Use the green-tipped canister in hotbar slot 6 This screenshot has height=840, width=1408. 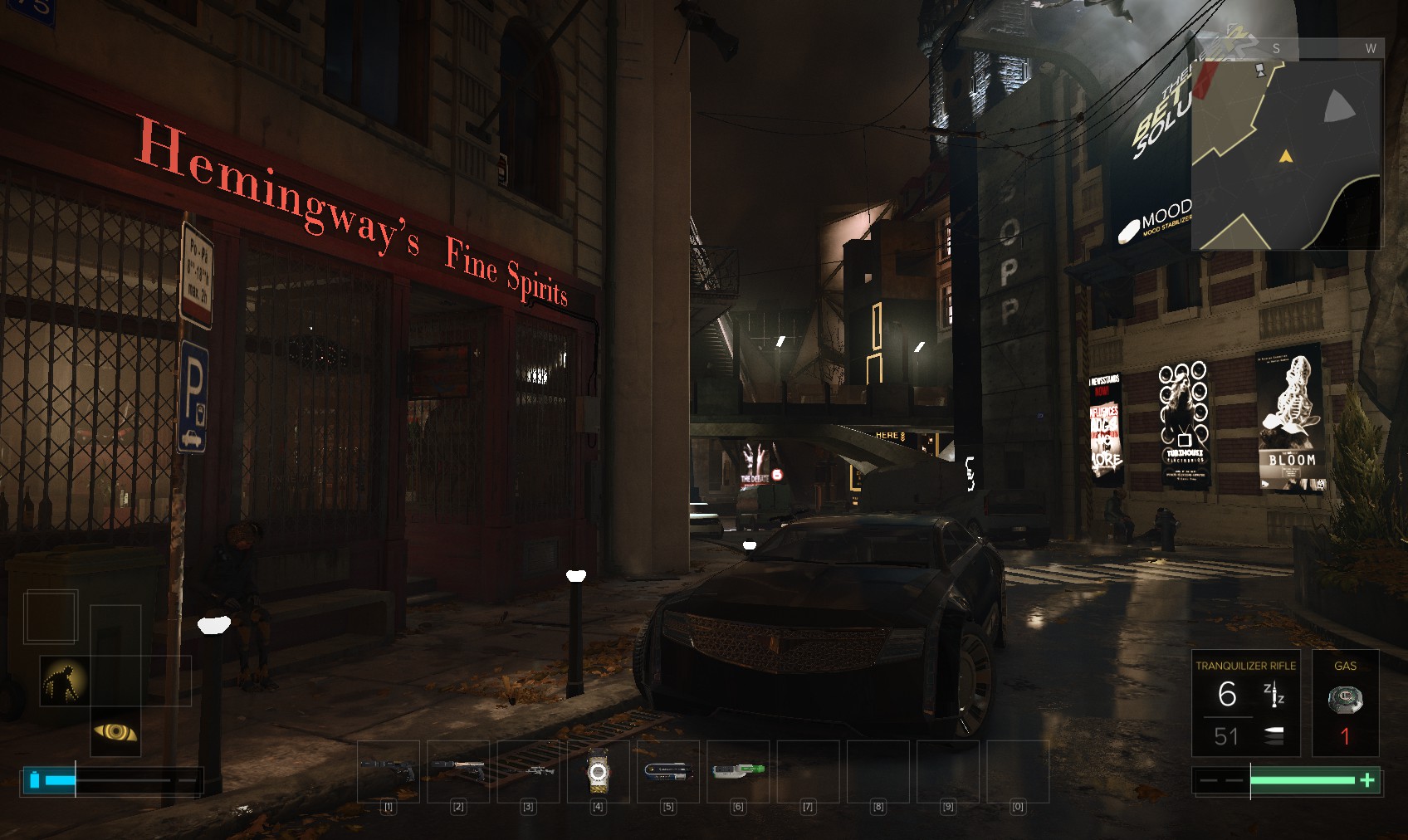pos(738,770)
